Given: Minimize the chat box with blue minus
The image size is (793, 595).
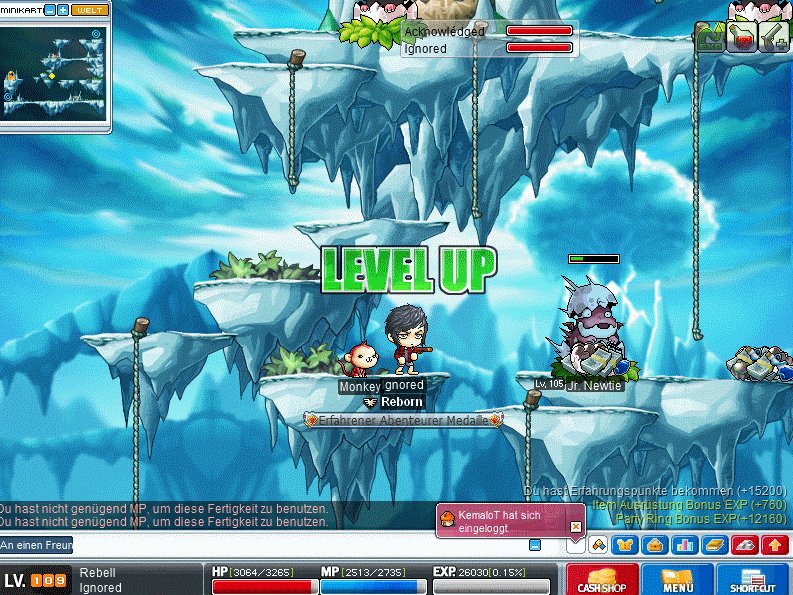Looking at the screenshot, I should point(535,545).
